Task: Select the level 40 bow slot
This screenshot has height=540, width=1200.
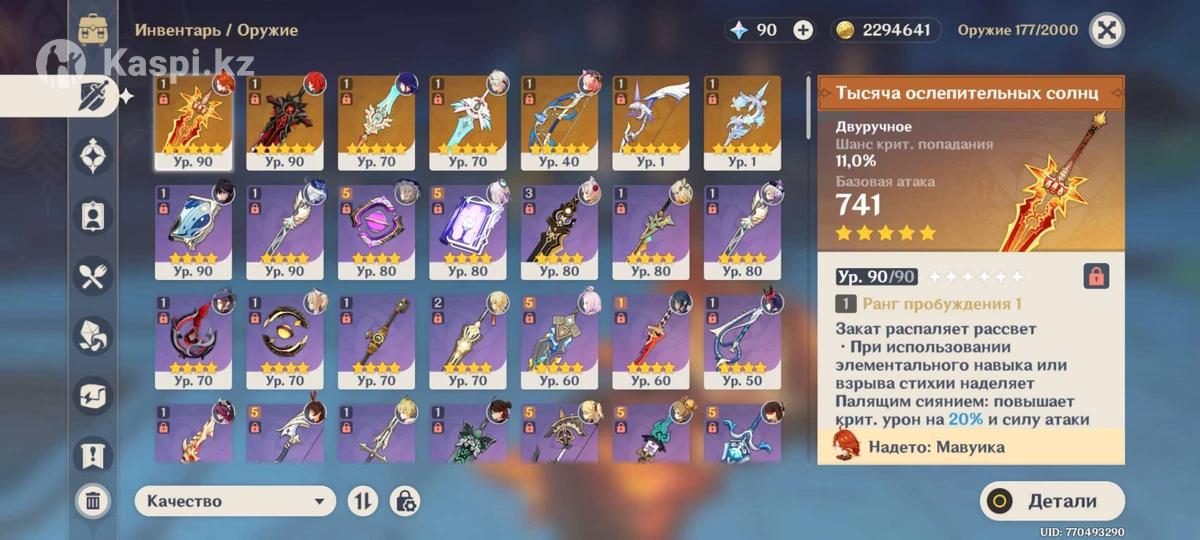Action: pyautogui.click(x=559, y=122)
